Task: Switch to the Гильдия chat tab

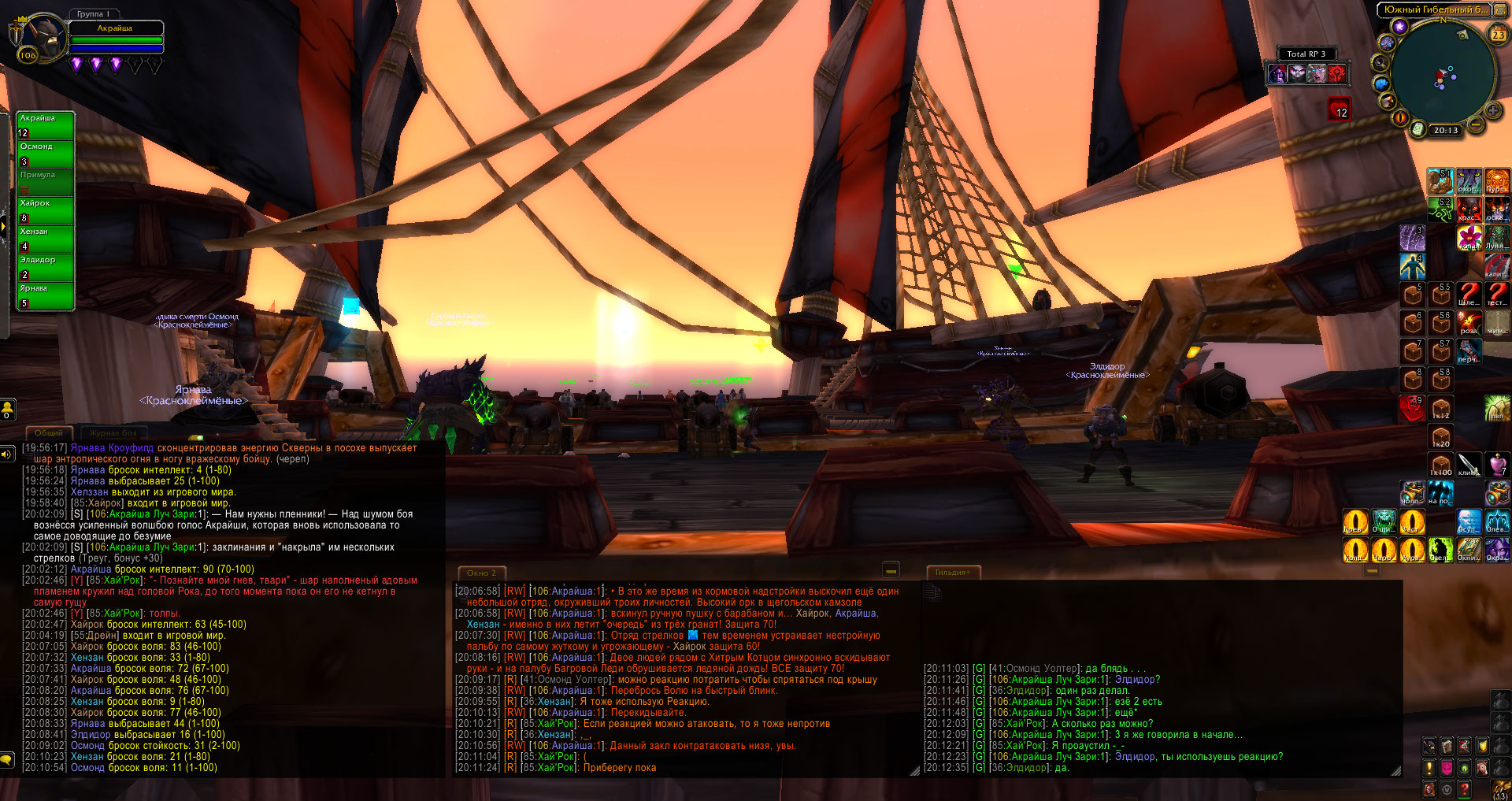Action: pyautogui.click(x=952, y=573)
